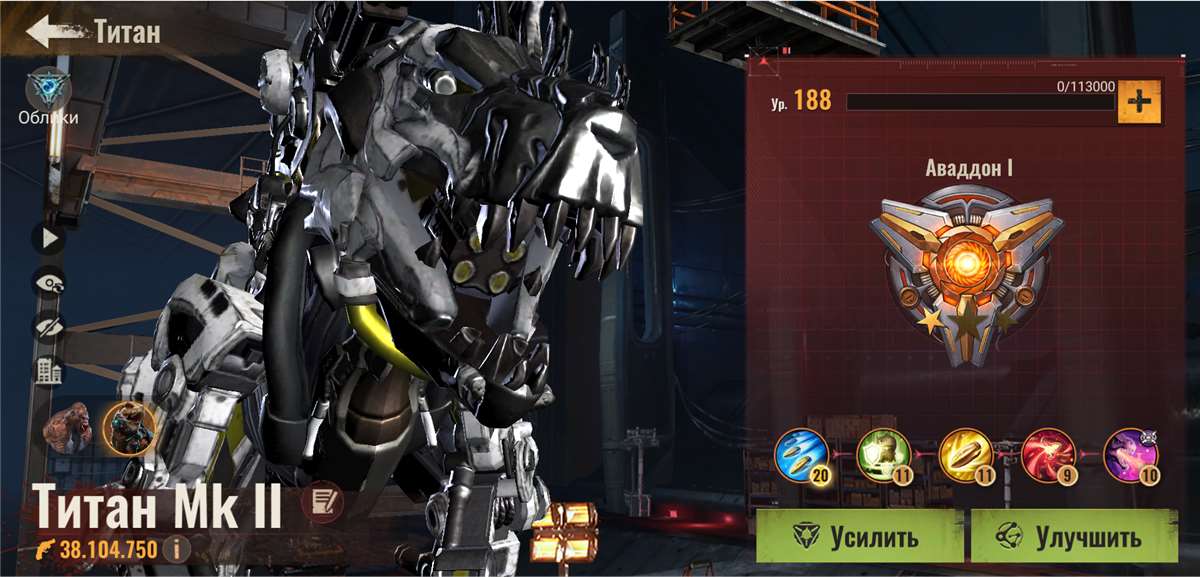
Task: Choose the red beast titan portrait
Action: pos(68,428)
